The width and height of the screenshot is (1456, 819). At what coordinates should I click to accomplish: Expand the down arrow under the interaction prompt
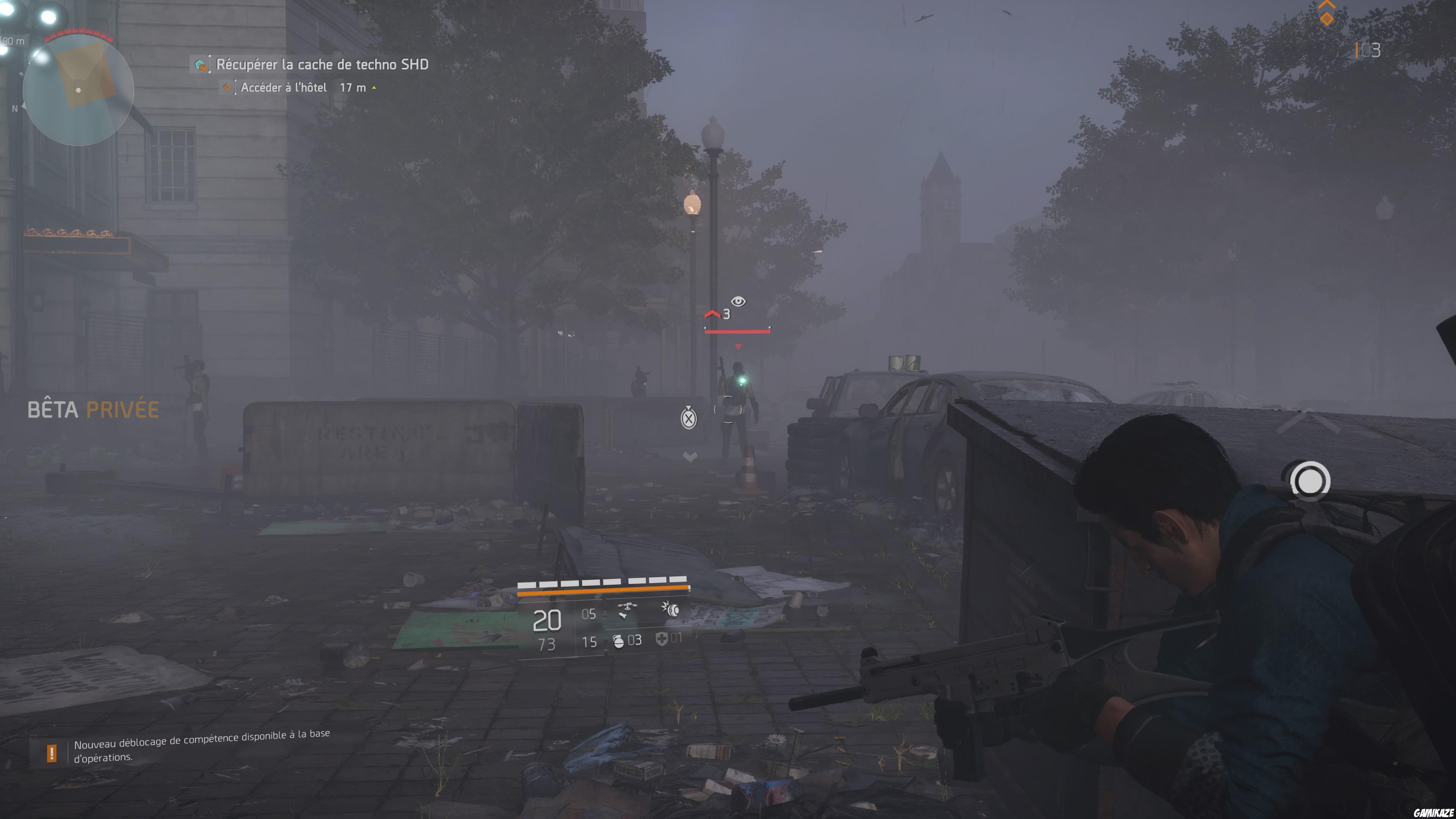tap(690, 455)
